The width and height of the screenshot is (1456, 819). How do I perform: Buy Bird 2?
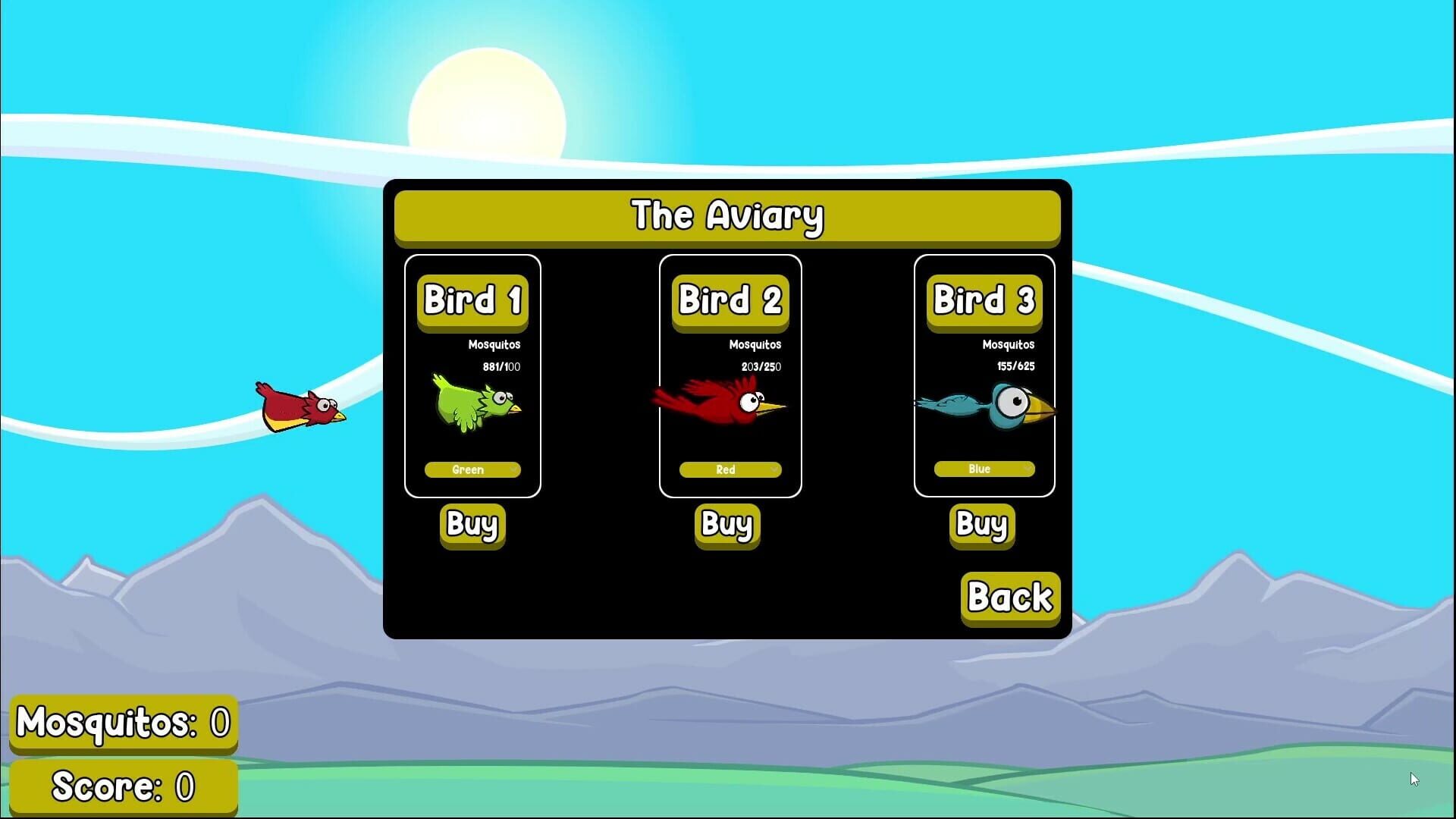coord(726,525)
